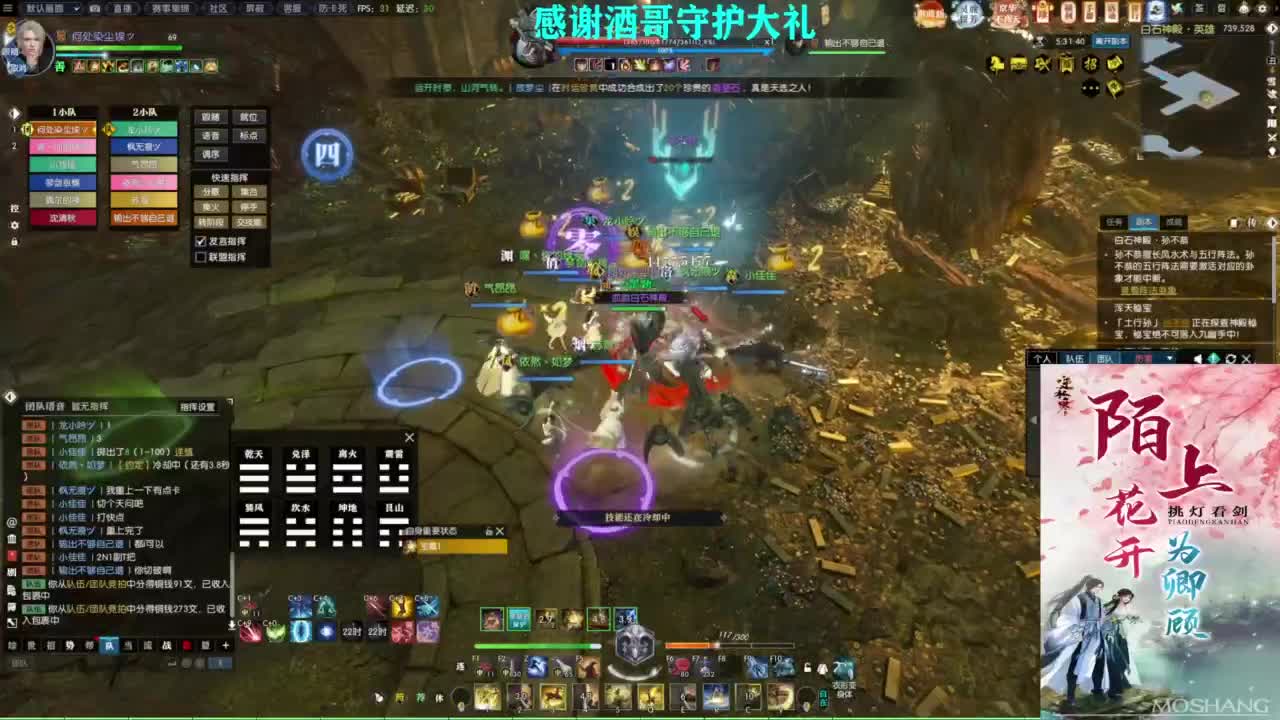The width and height of the screenshot is (1280, 720).
Task: Click the + icon to add a chat tab
Action: (x=226, y=645)
